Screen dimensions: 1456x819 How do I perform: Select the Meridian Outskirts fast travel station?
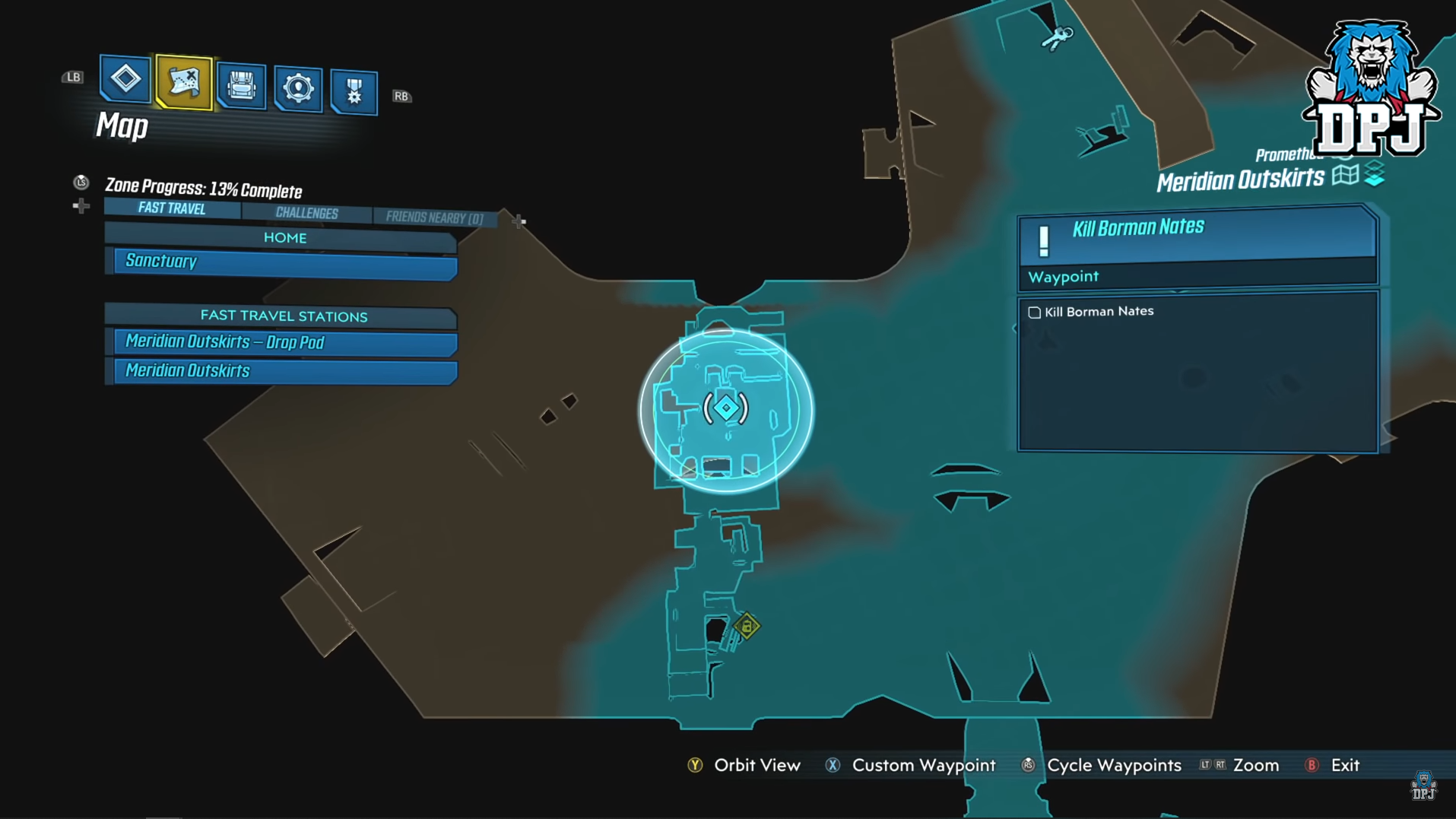[x=285, y=371]
